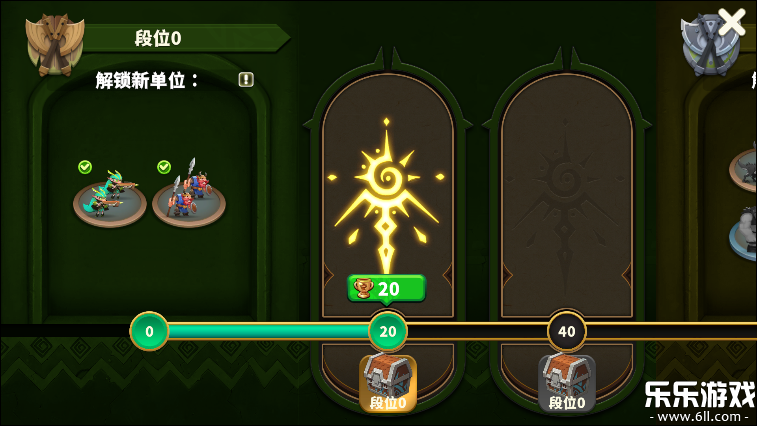Tap the exclamation info icon
The height and width of the screenshot is (426, 757).
(x=246, y=80)
